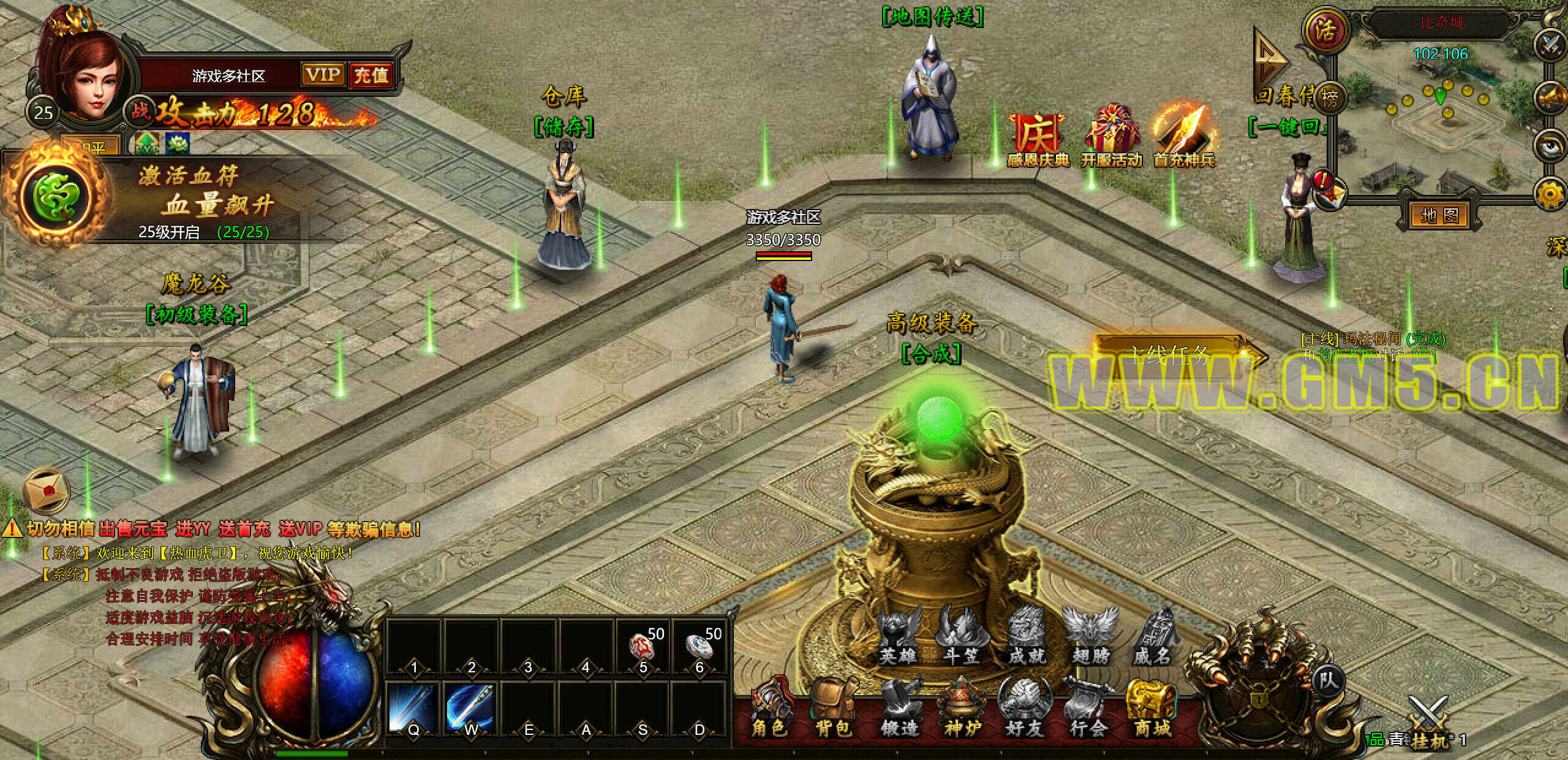
Task: Open the VIP panel
Action: tap(323, 75)
